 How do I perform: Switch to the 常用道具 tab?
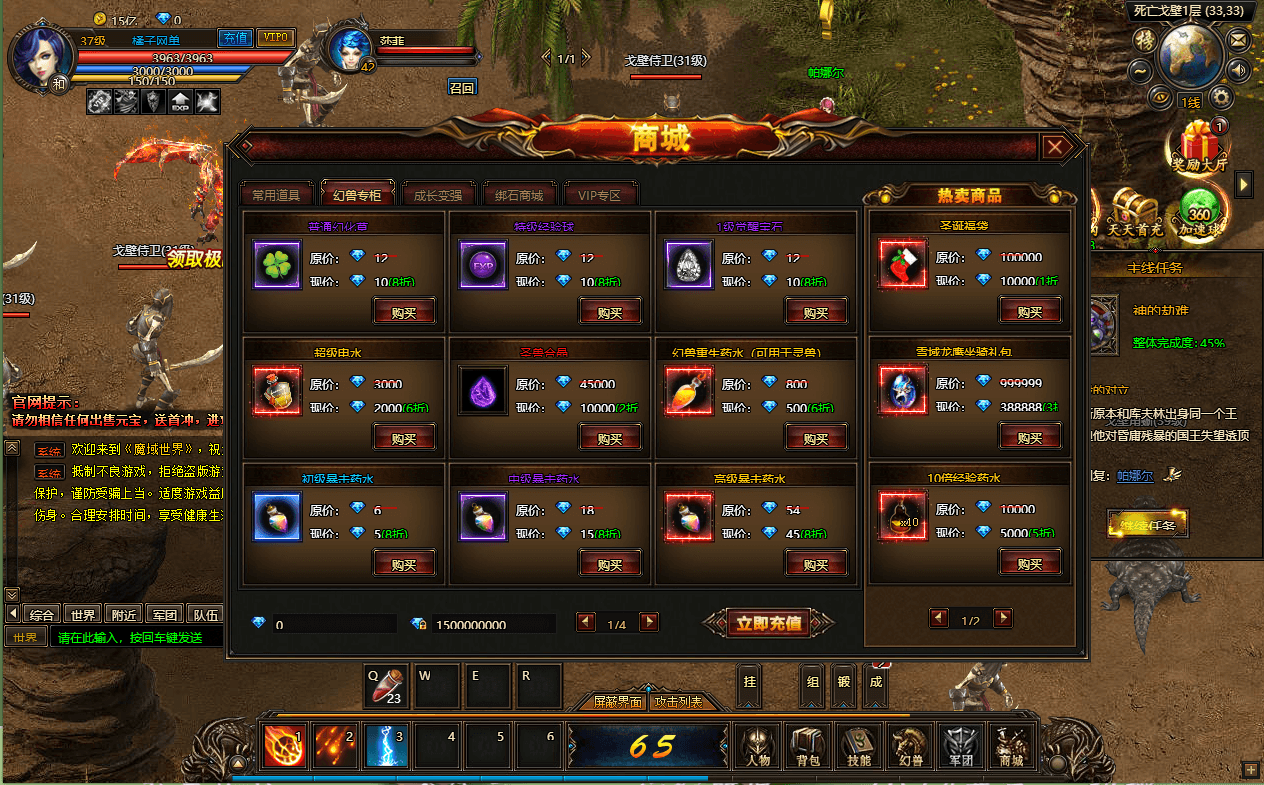[276, 195]
